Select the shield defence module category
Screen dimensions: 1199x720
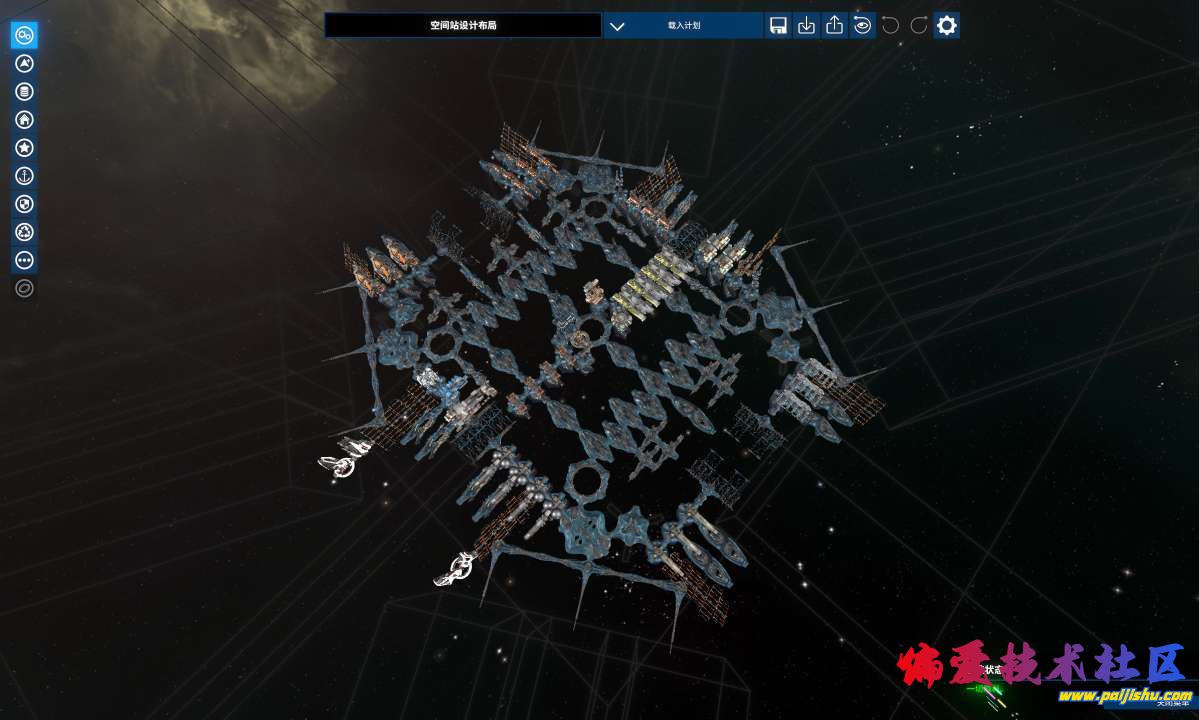pyautogui.click(x=25, y=204)
